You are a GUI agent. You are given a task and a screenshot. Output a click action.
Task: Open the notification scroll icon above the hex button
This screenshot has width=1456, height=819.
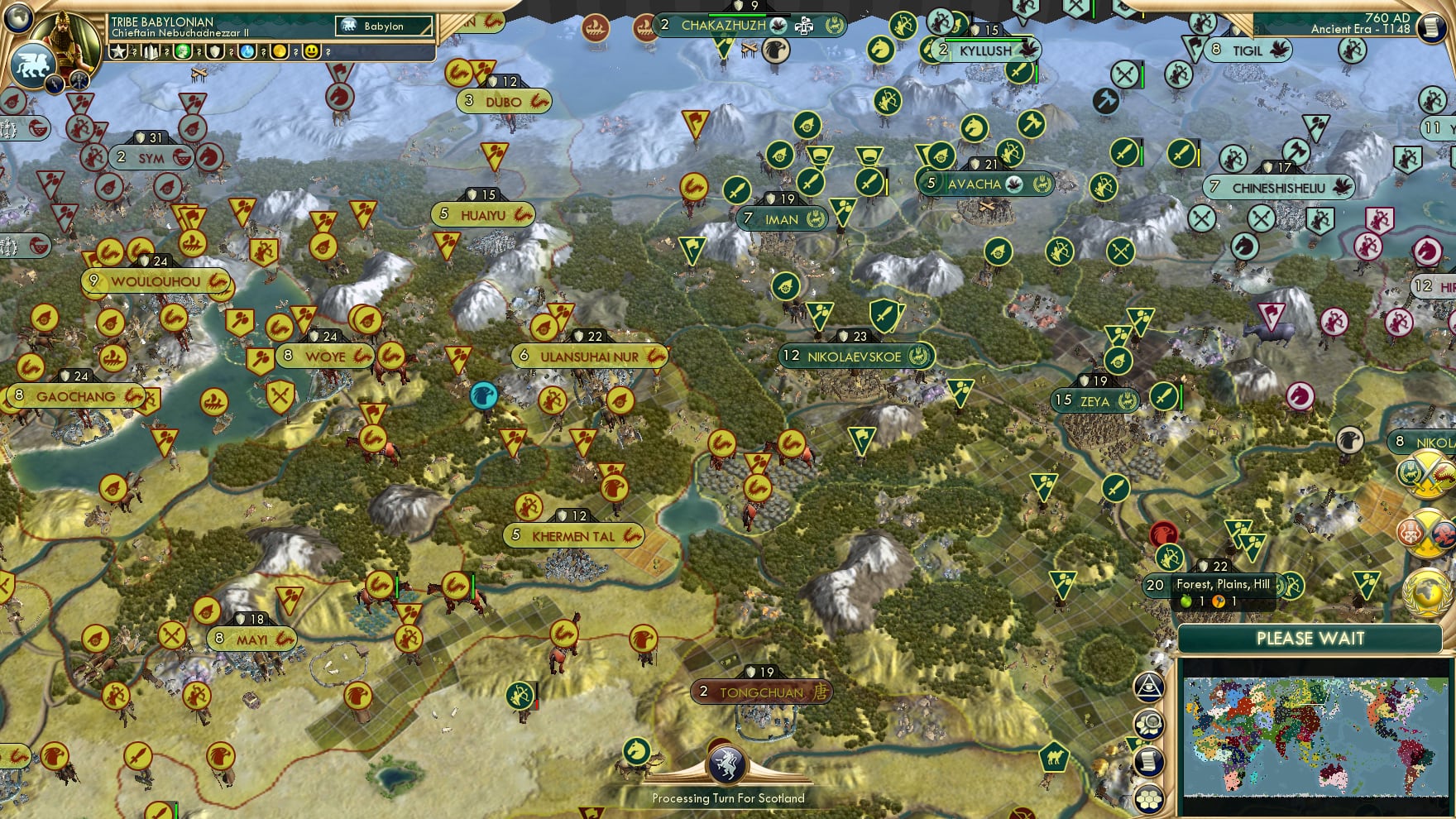point(1147,761)
